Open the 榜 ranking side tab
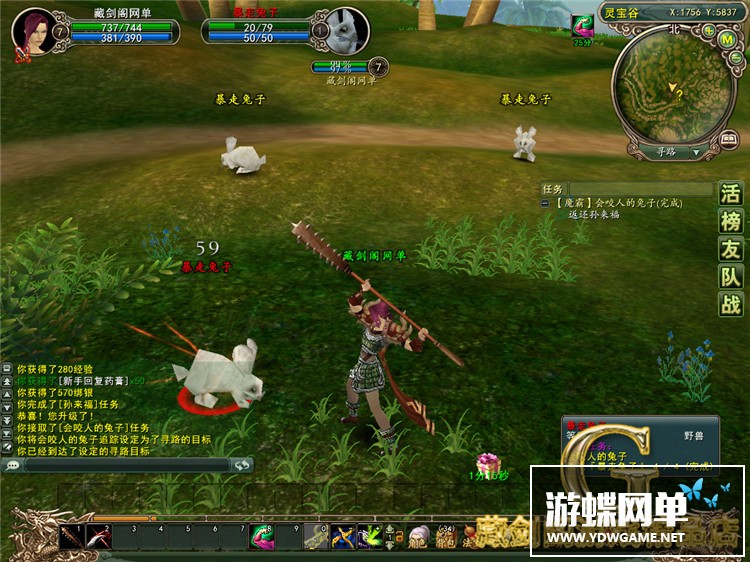Image resolution: width=750 pixels, height=562 pixels. [731, 222]
